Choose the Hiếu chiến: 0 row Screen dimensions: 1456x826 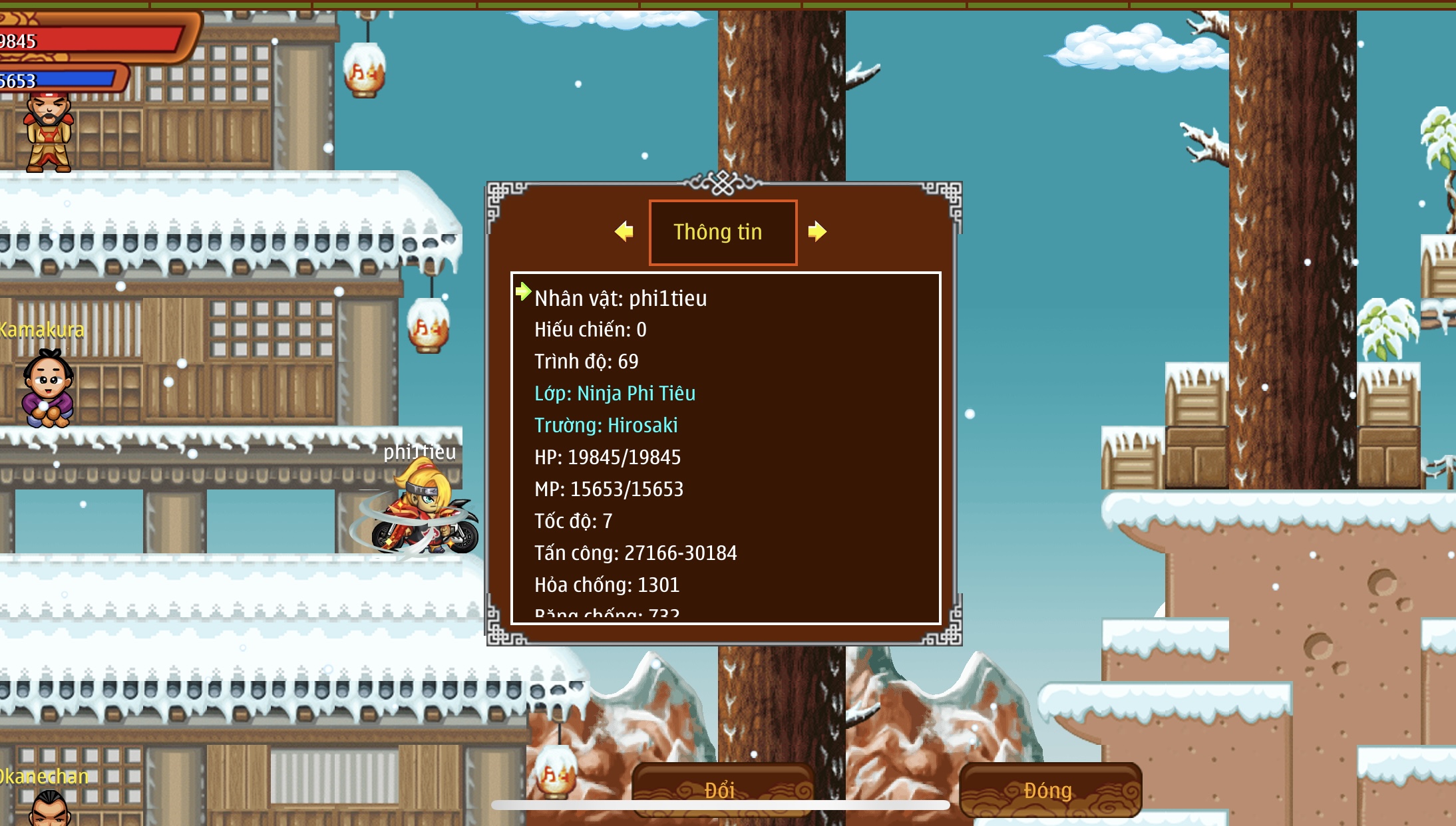pos(590,329)
